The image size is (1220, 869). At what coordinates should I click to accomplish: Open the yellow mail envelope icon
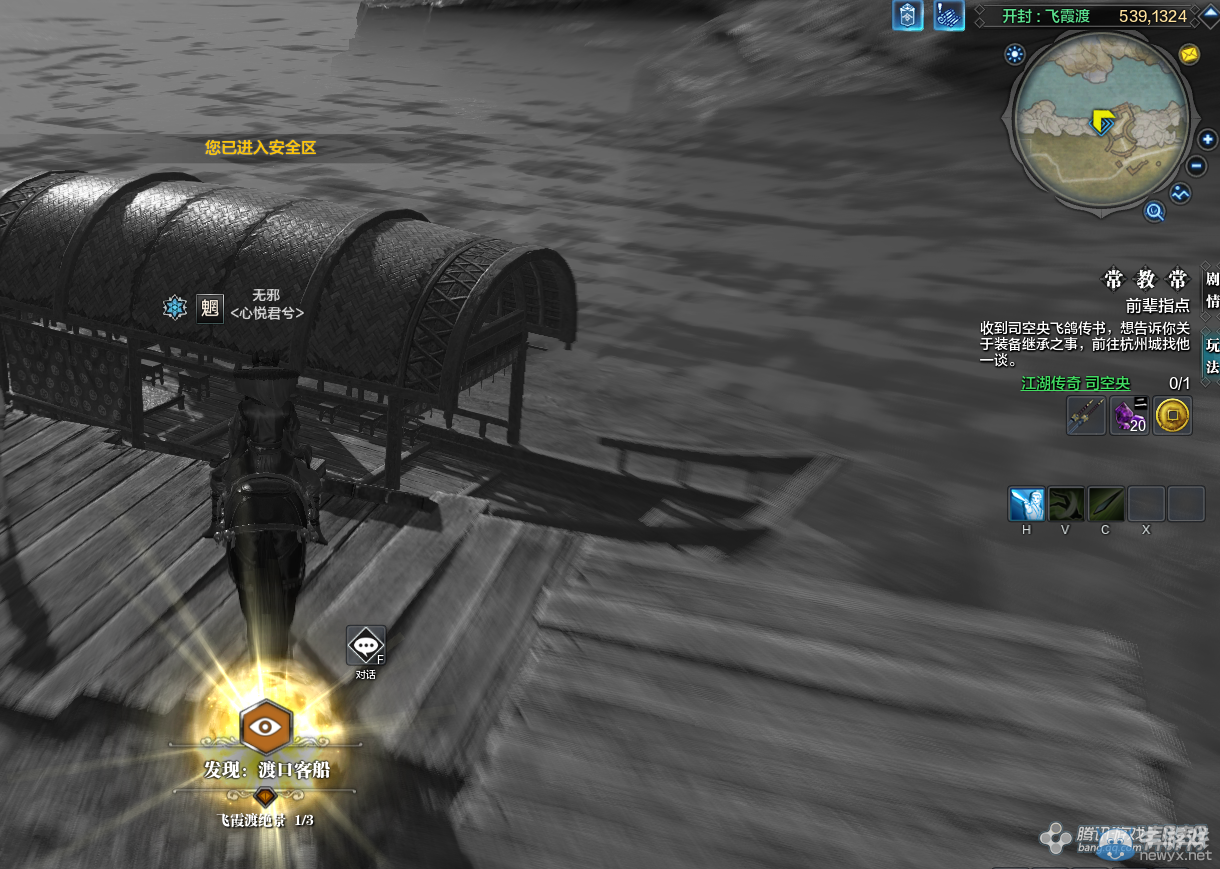point(1189,54)
